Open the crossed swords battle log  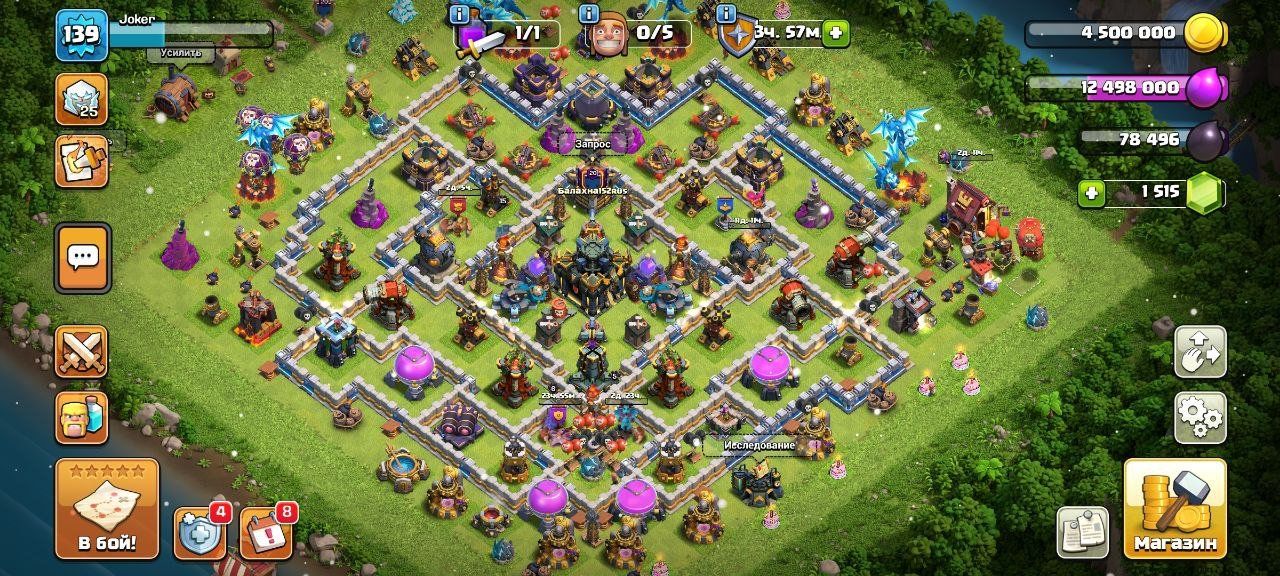tap(82, 351)
